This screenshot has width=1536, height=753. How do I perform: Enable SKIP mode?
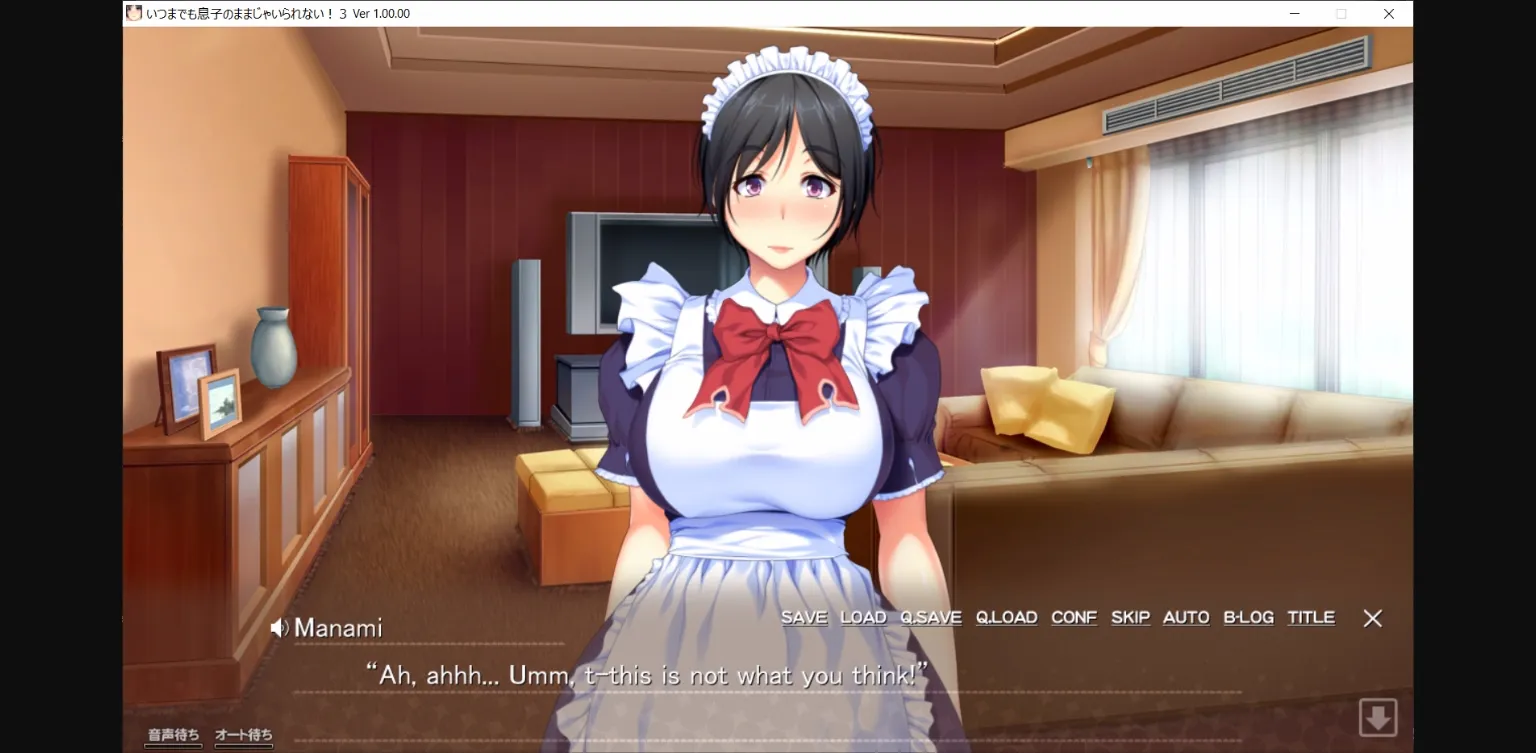coord(1130,617)
